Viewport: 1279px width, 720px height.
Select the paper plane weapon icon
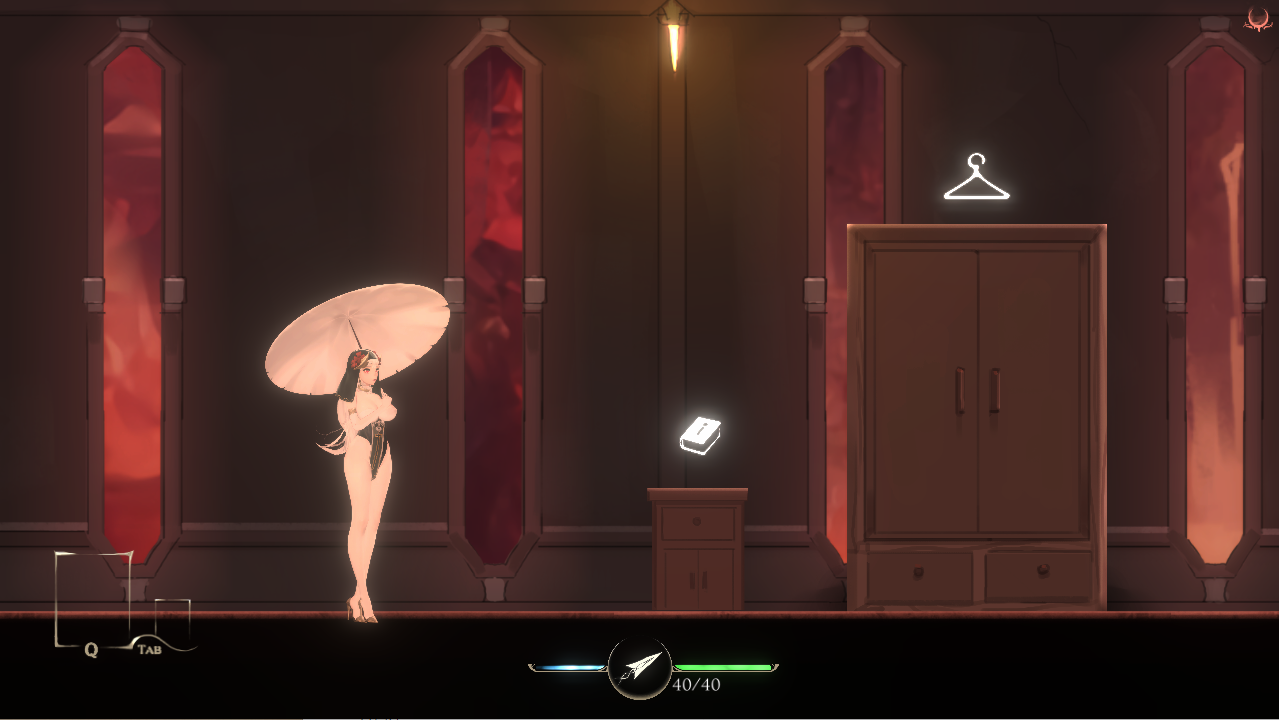tap(640, 667)
